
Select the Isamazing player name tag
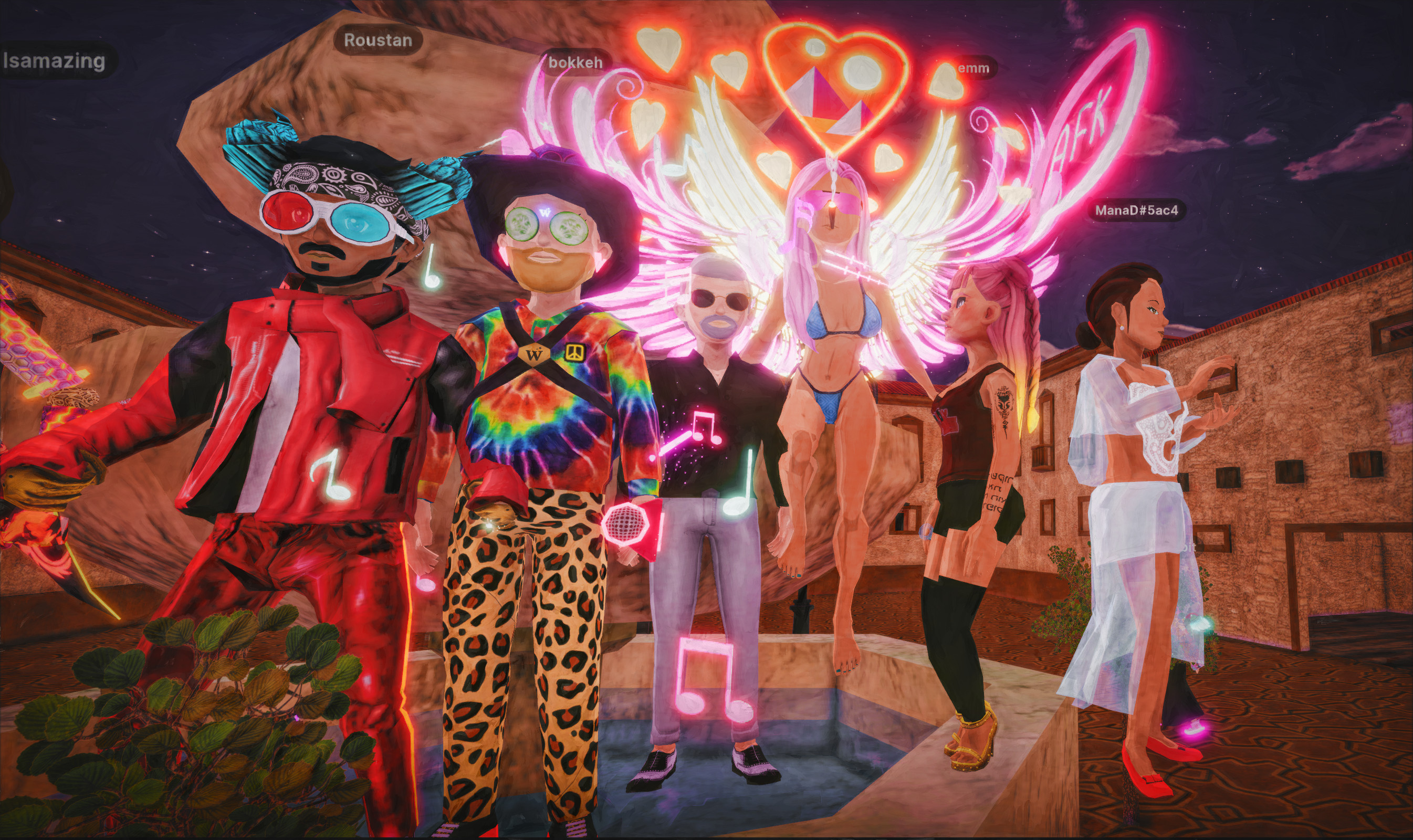(55, 60)
